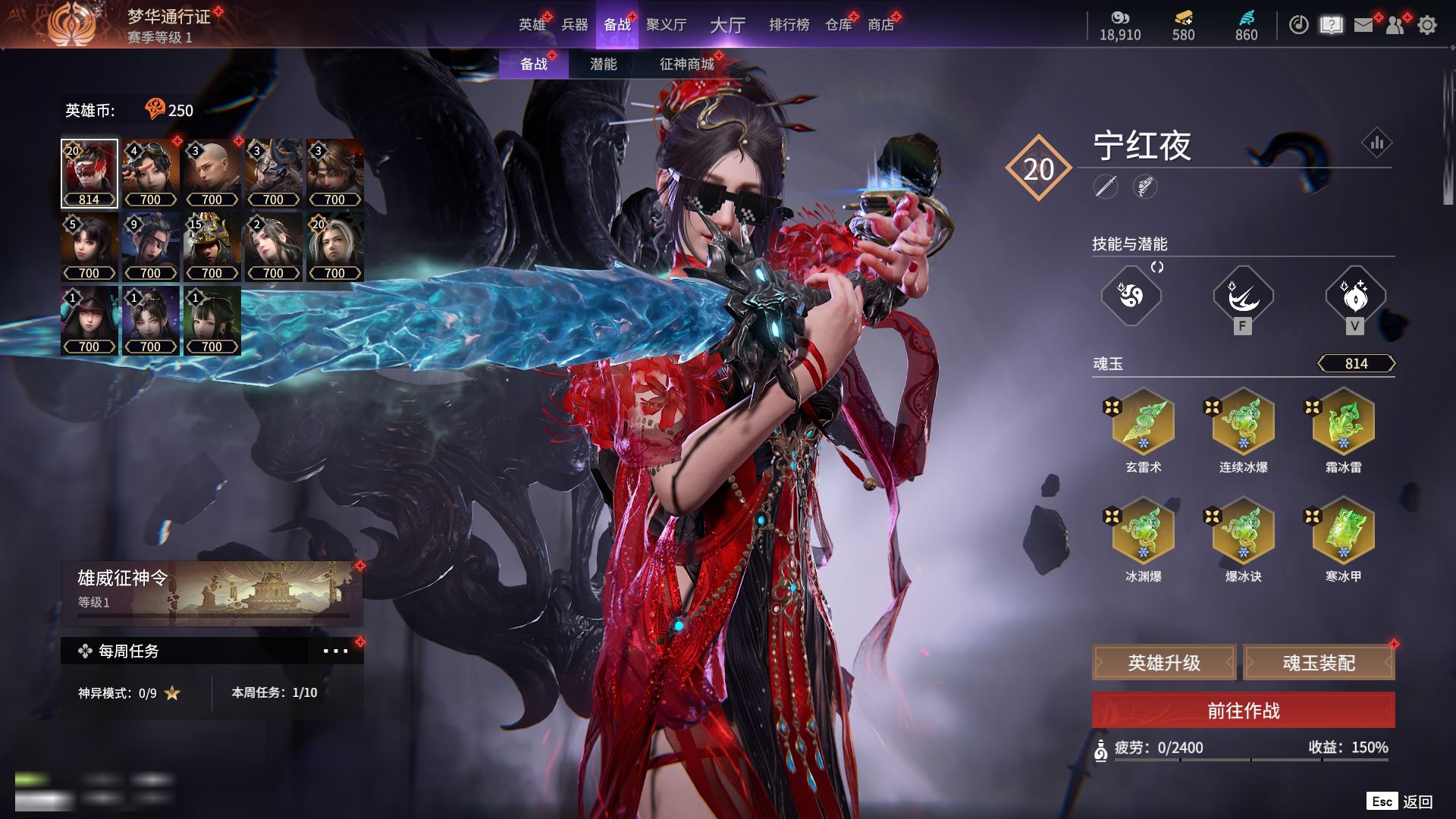Screen dimensions: 1456x819
Task: Switch to the 征神商城 tab
Action: click(x=686, y=64)
